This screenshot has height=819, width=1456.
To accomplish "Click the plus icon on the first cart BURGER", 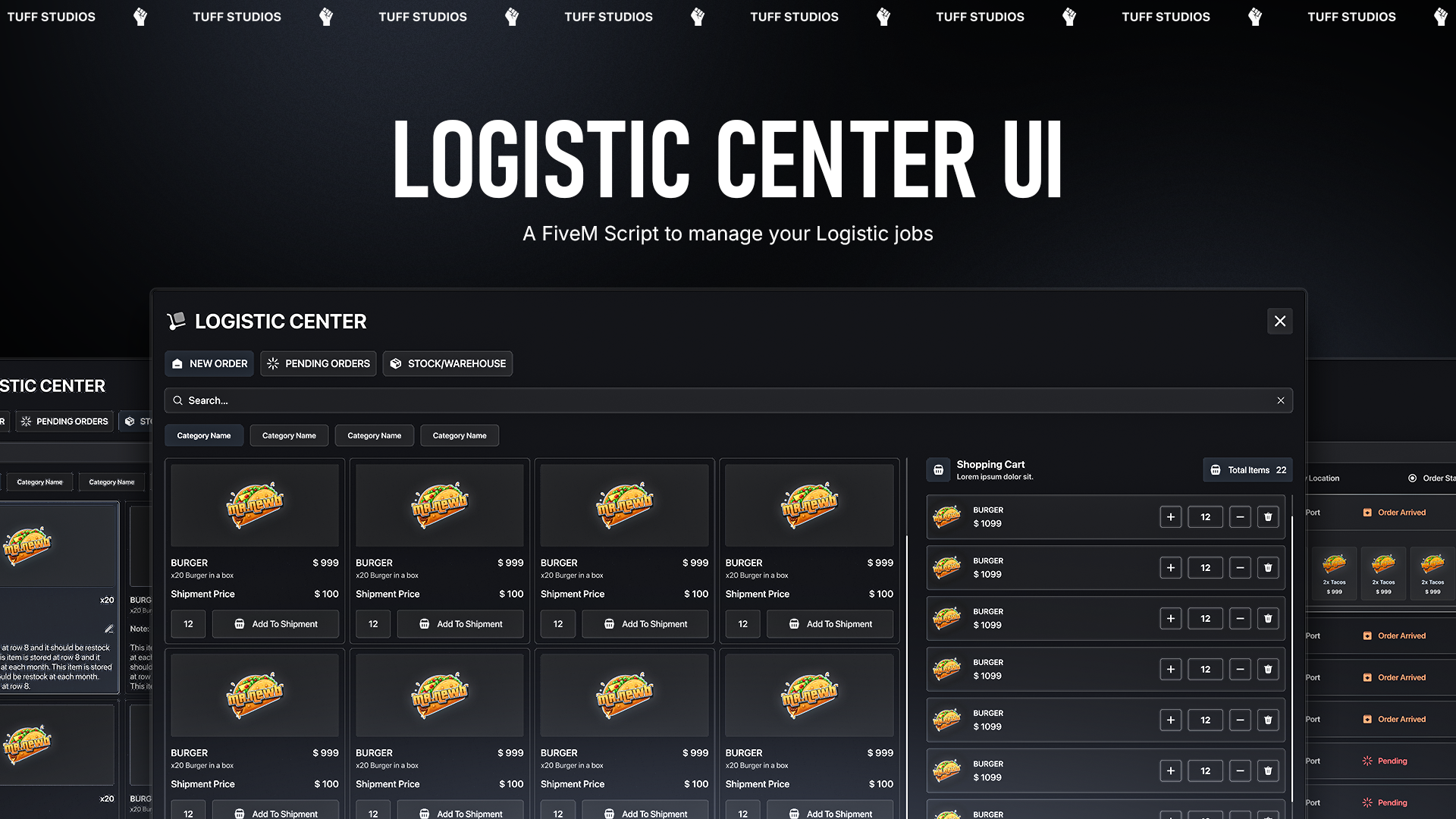I will 1171,516.
